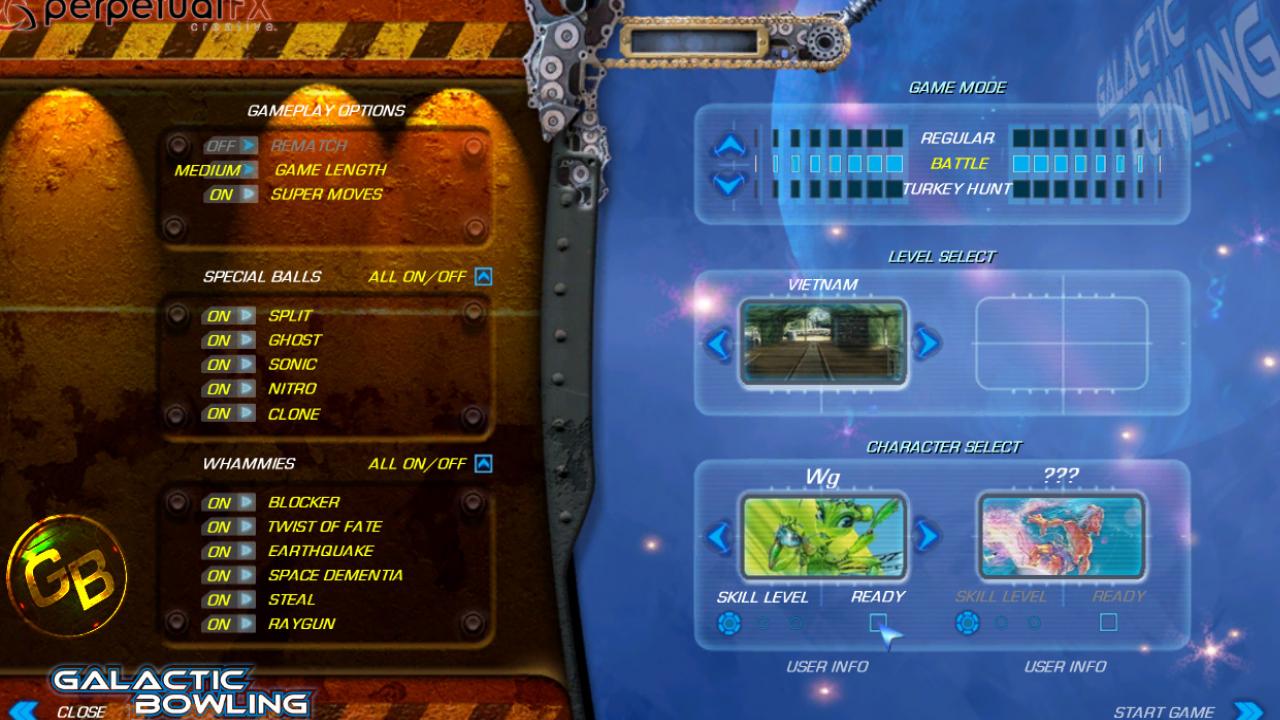Switch to the Regular game mode
The image size is (1280, 720).
click(x=957, y=138)
